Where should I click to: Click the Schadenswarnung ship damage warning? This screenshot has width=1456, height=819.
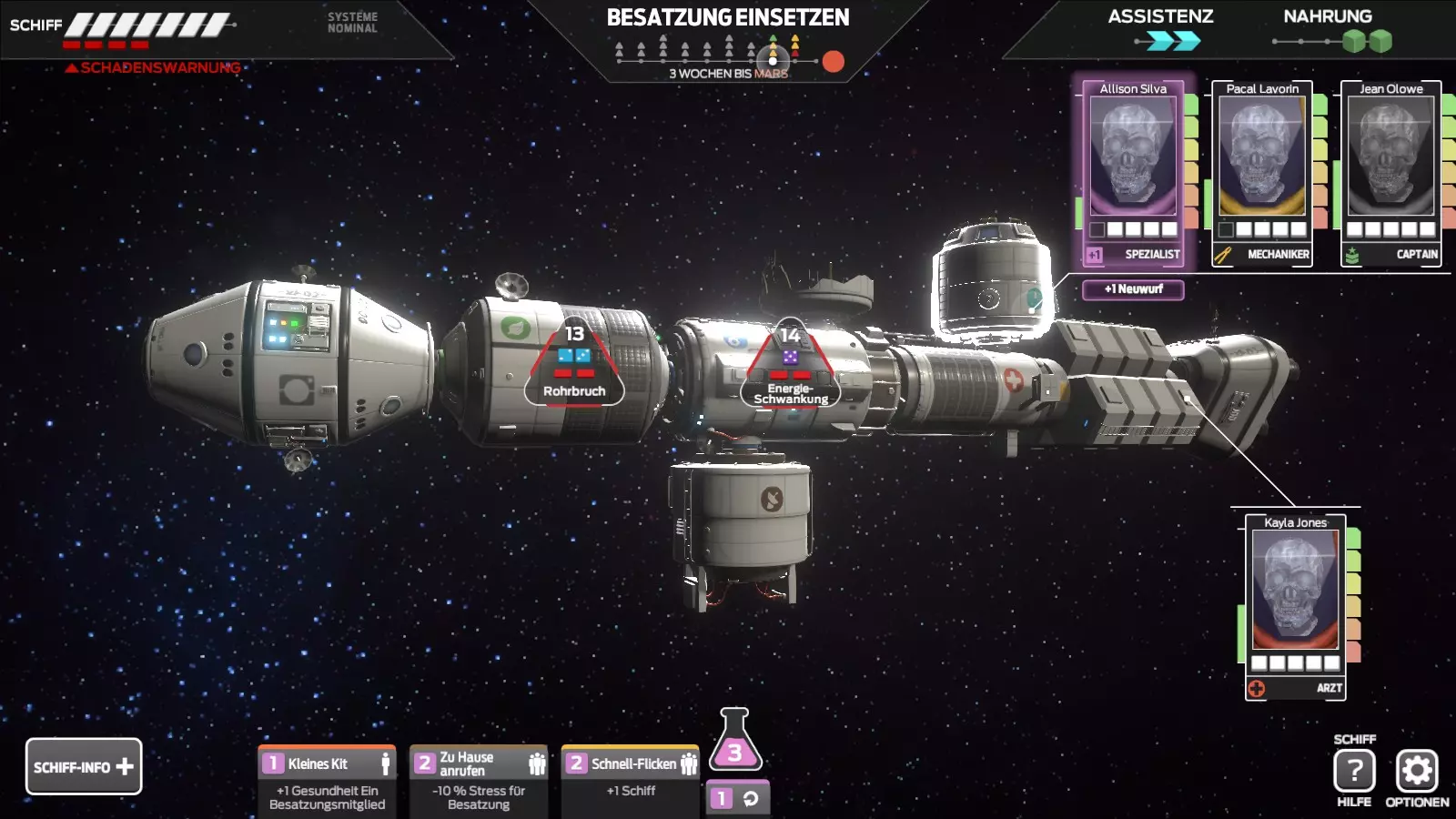point(153,67)
